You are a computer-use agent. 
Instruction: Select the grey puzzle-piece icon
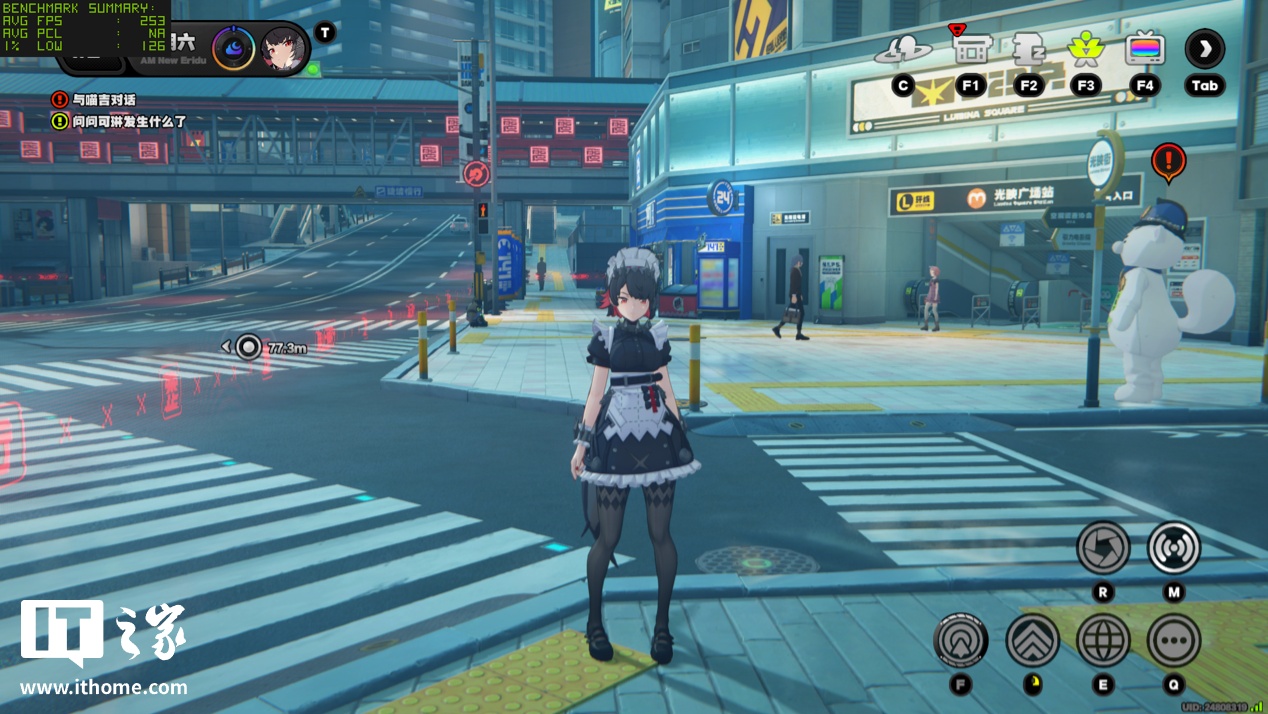[x=1028, y=48]
